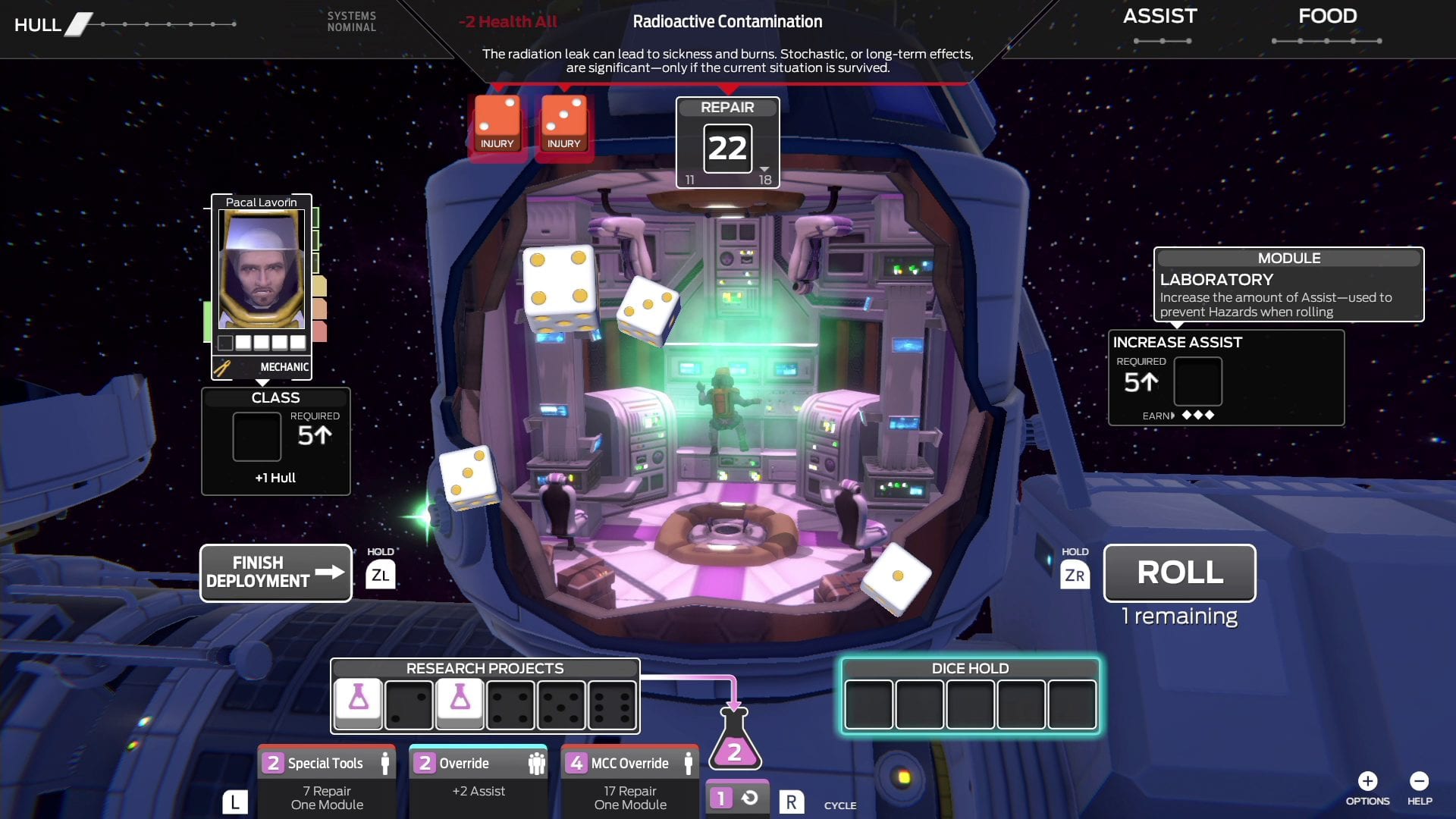This screenshot has height=819, width=1456.
Task: Click the CLASS slot requiring 5 or higher
Action: tap(256, 437)
